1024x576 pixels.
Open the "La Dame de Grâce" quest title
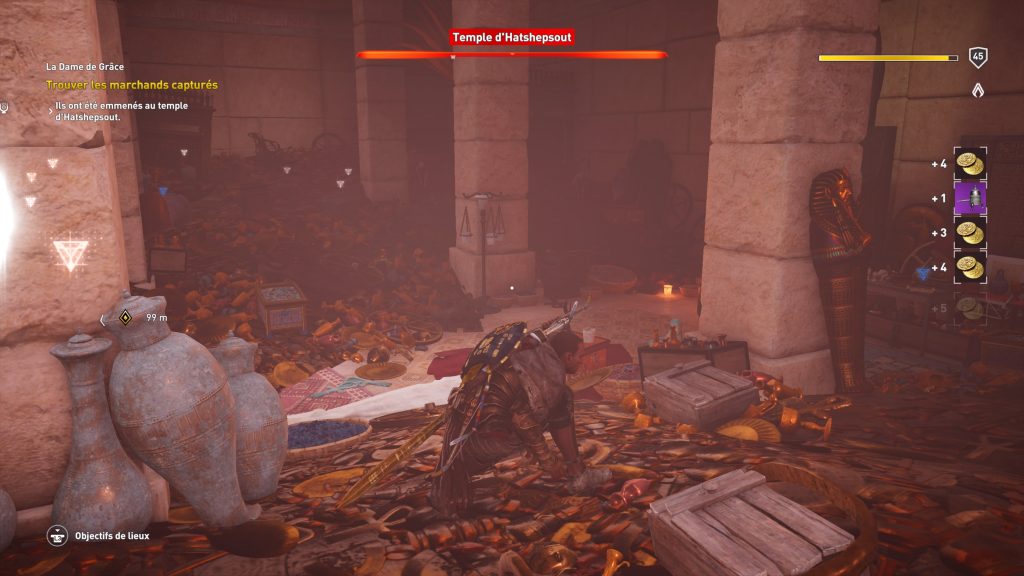tap(84, 67)
